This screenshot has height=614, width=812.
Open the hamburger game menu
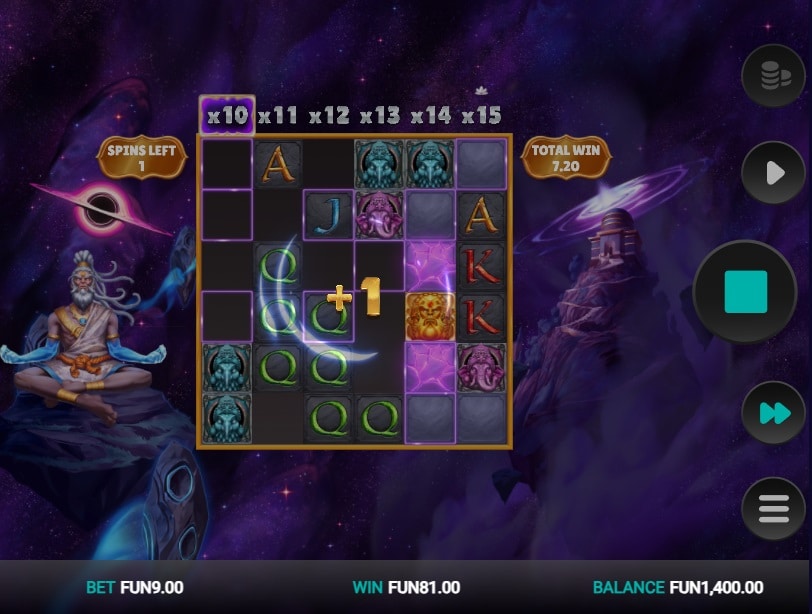(x=773, y=509)
